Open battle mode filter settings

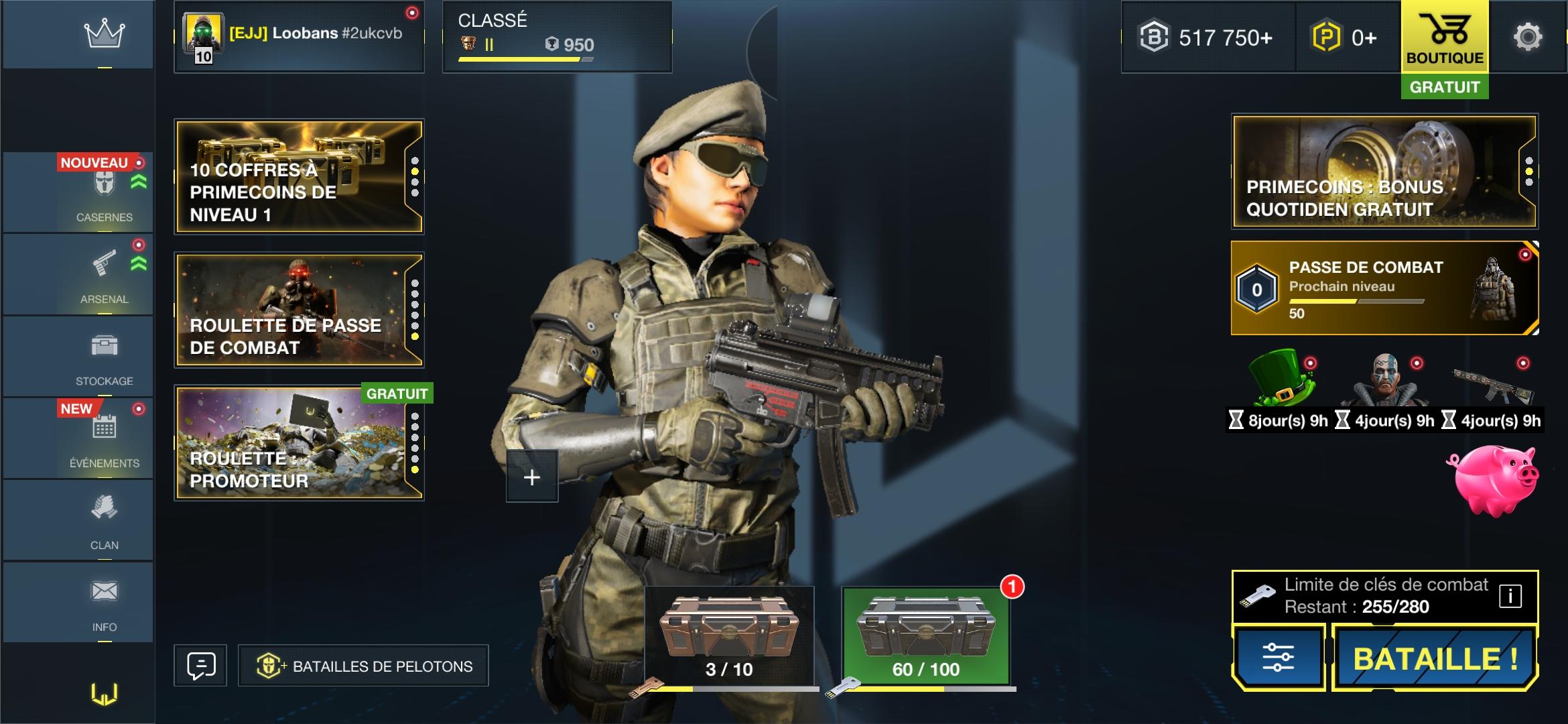point(1278,658)
